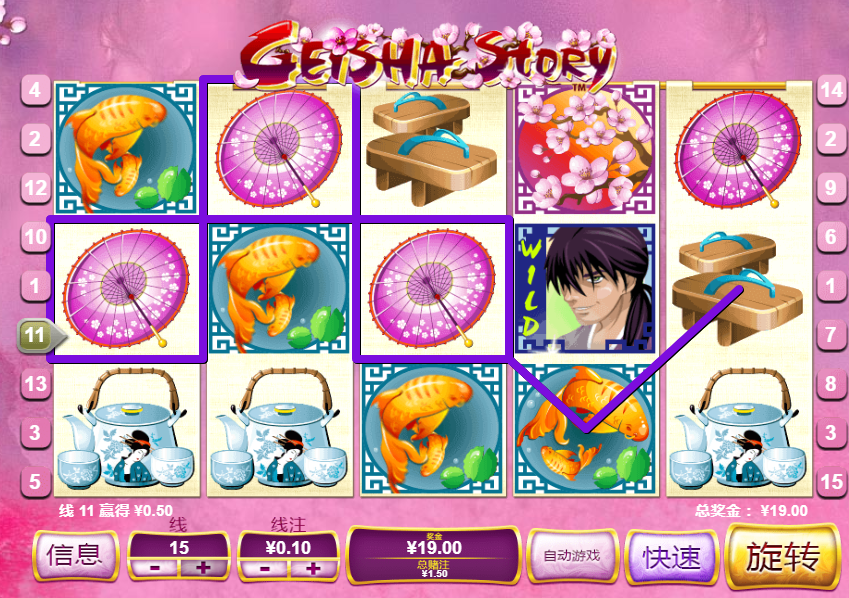
Task: Lower the line bet (线注)
Action: pos(265,568)
